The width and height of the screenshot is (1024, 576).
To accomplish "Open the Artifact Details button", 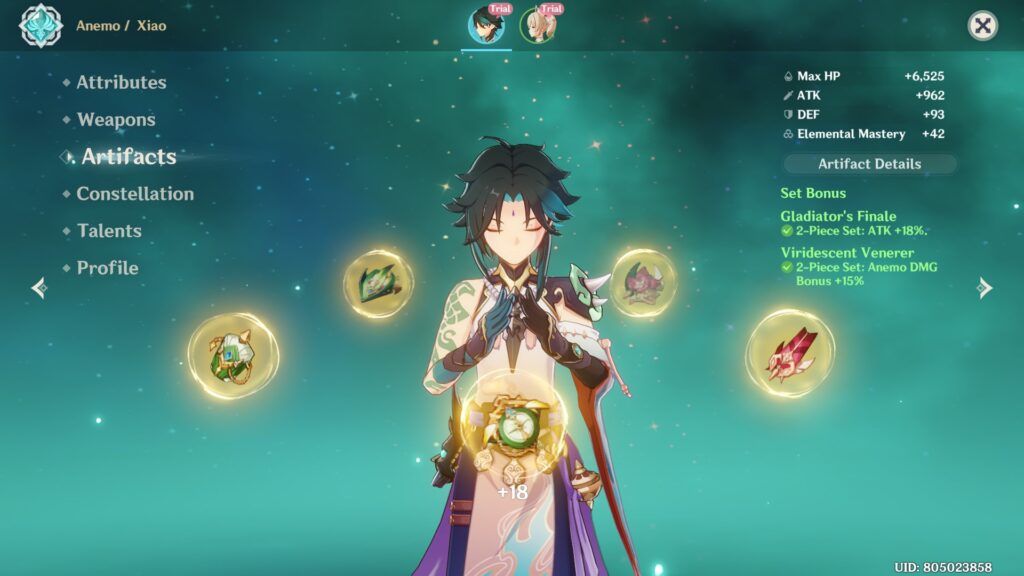I will pyautogui.click(x=869, y=164).
